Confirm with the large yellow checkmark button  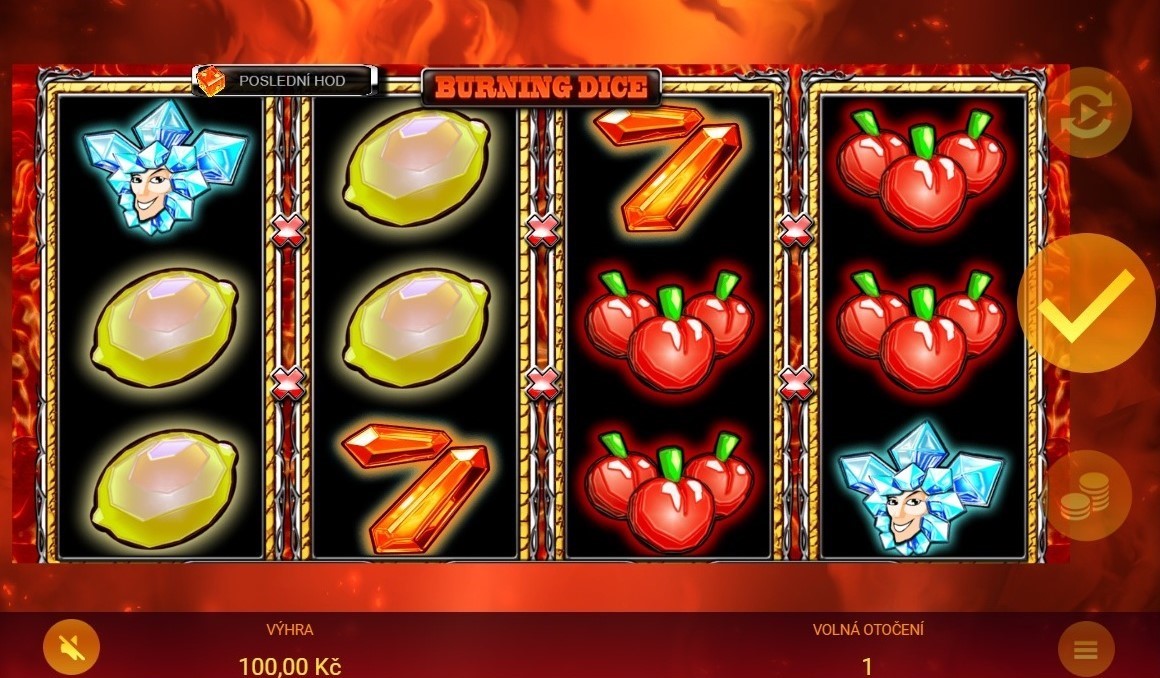[1087, 303]
